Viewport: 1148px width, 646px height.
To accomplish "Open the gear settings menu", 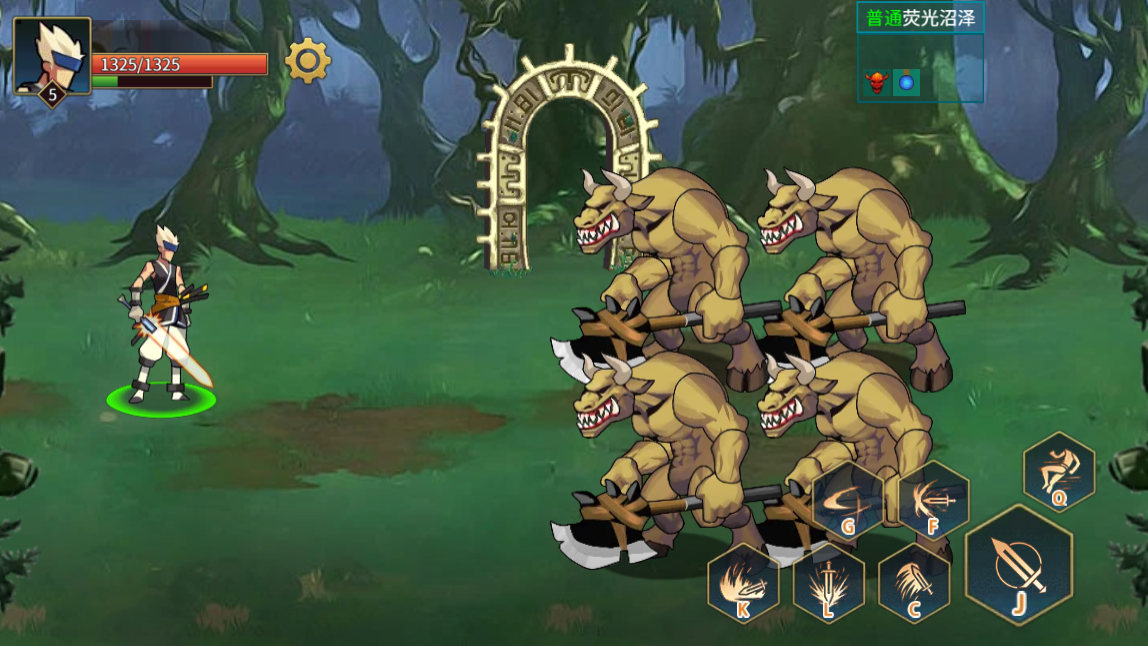I will point(308,61).
